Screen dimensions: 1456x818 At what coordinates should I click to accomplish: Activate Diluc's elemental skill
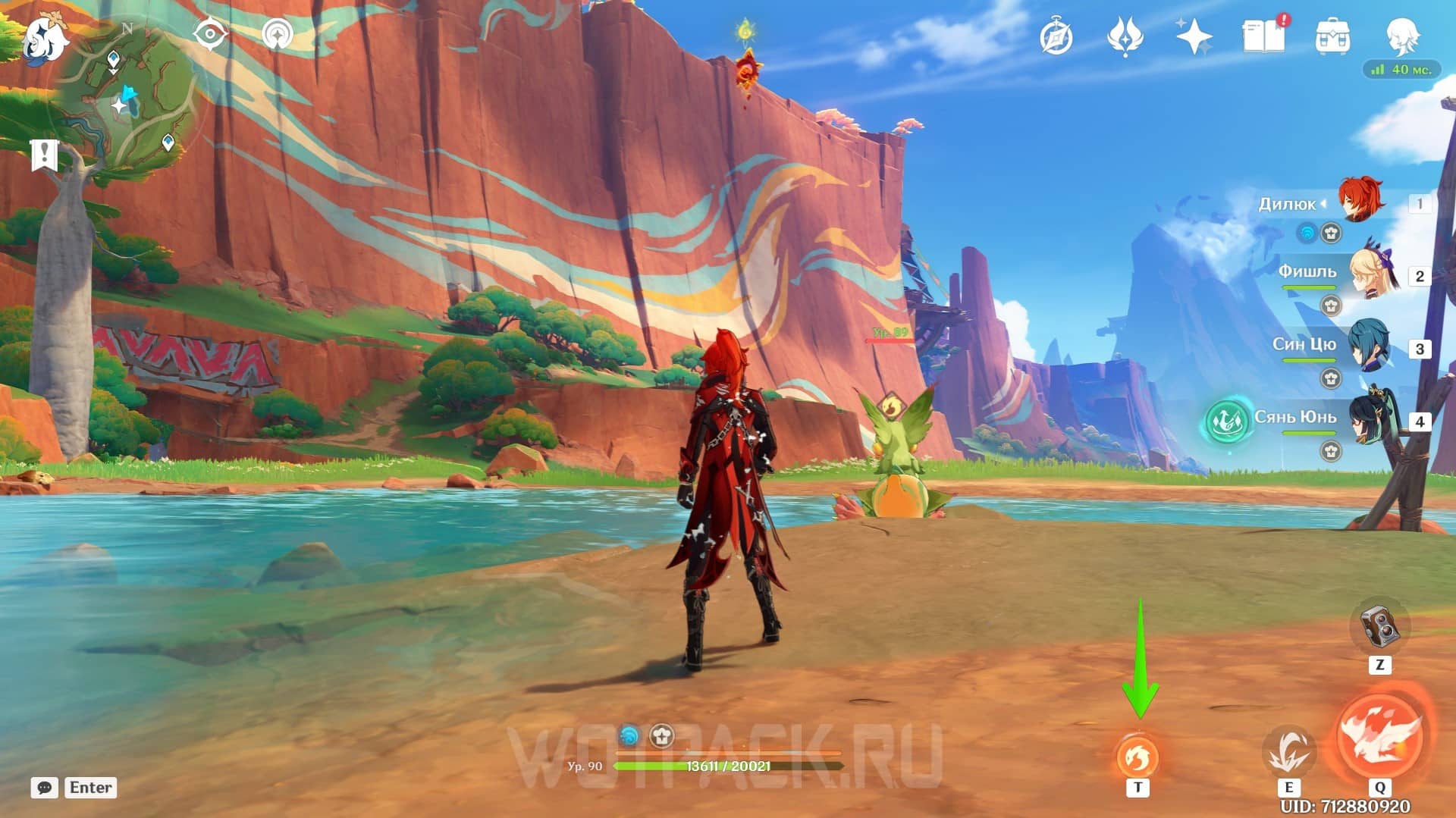(1288, 752)
